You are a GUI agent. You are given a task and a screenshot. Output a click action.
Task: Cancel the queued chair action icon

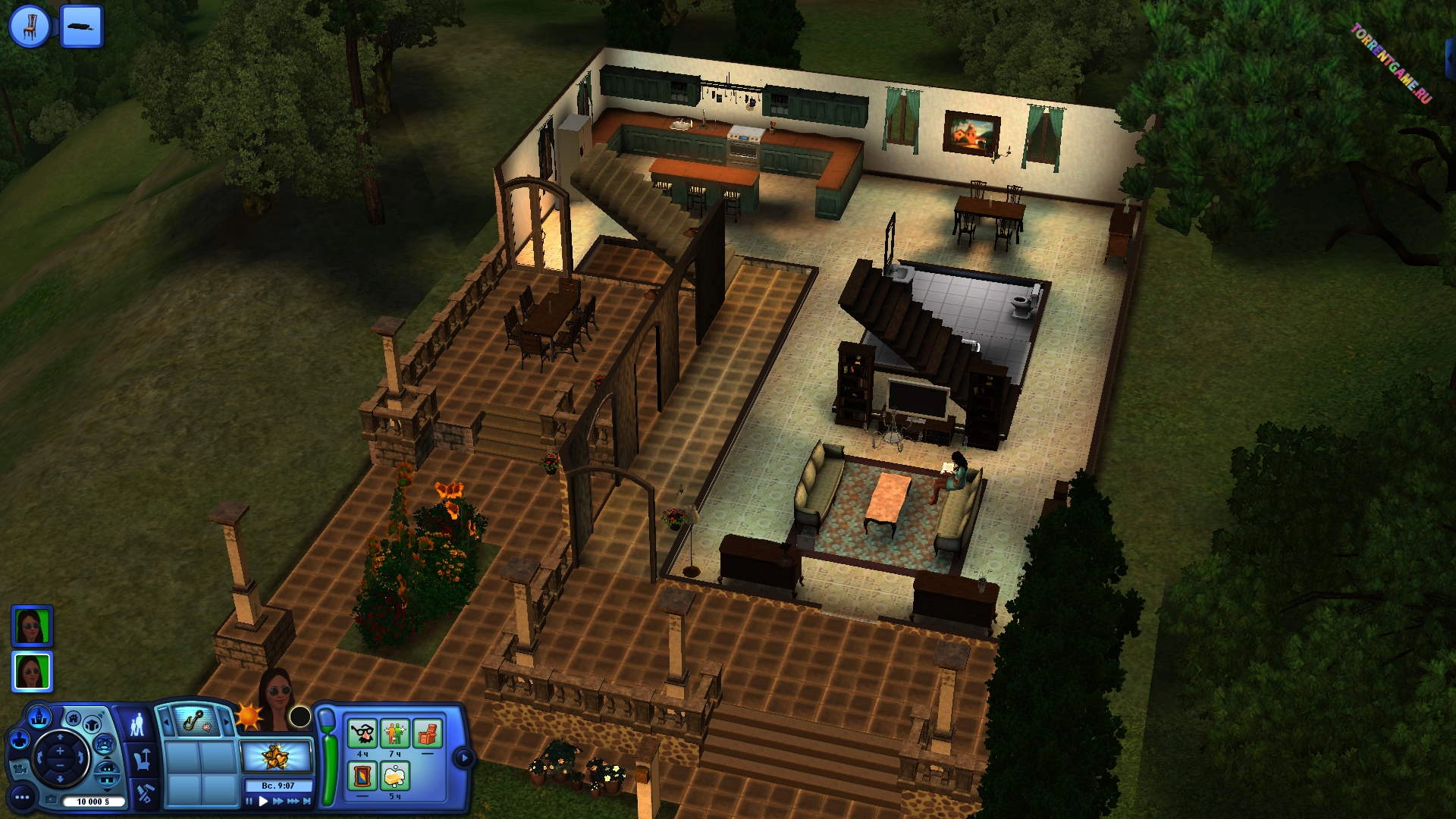(x=30, y=26)
